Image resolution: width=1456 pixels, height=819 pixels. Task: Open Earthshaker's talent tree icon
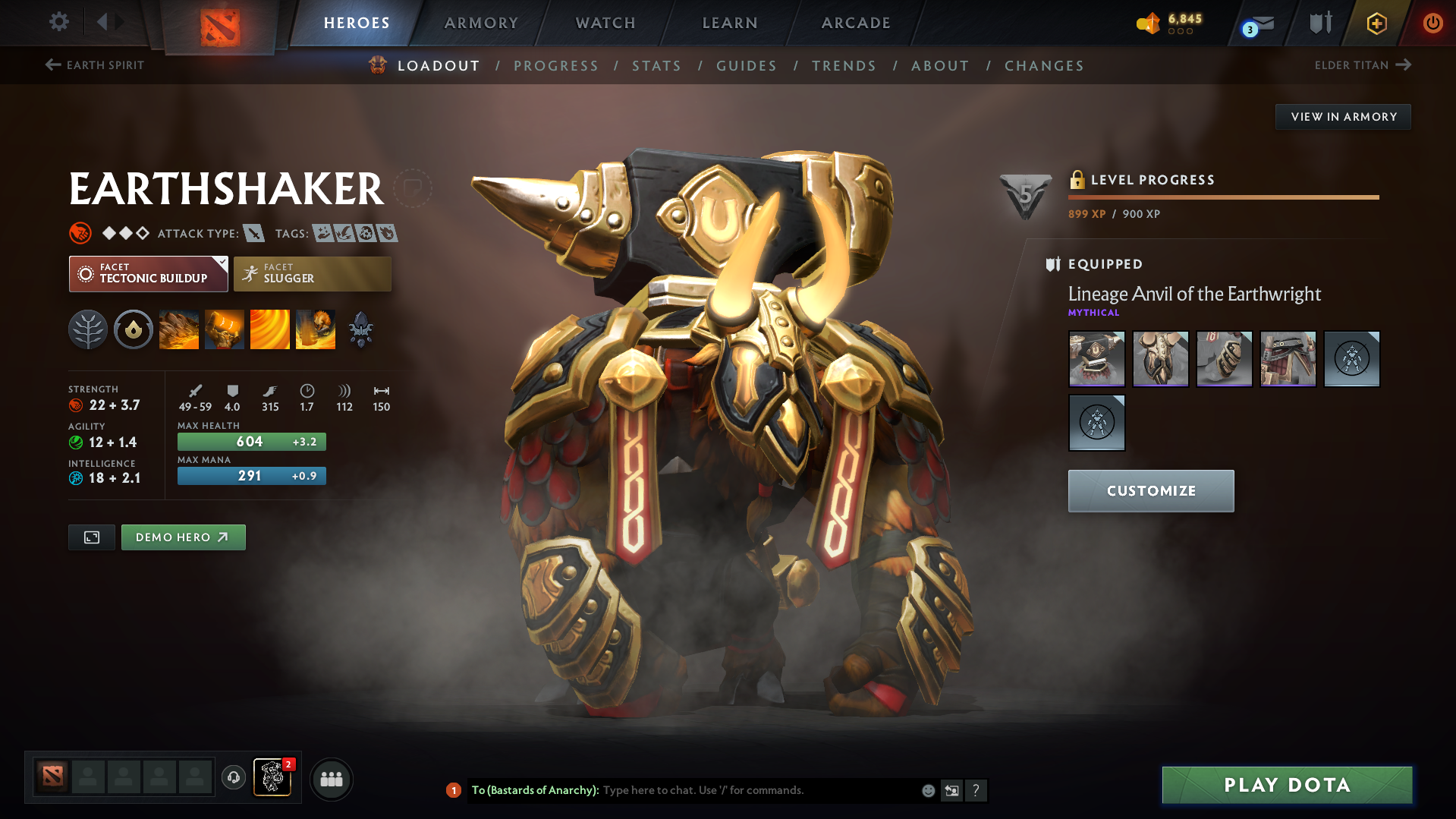point(88,329)
